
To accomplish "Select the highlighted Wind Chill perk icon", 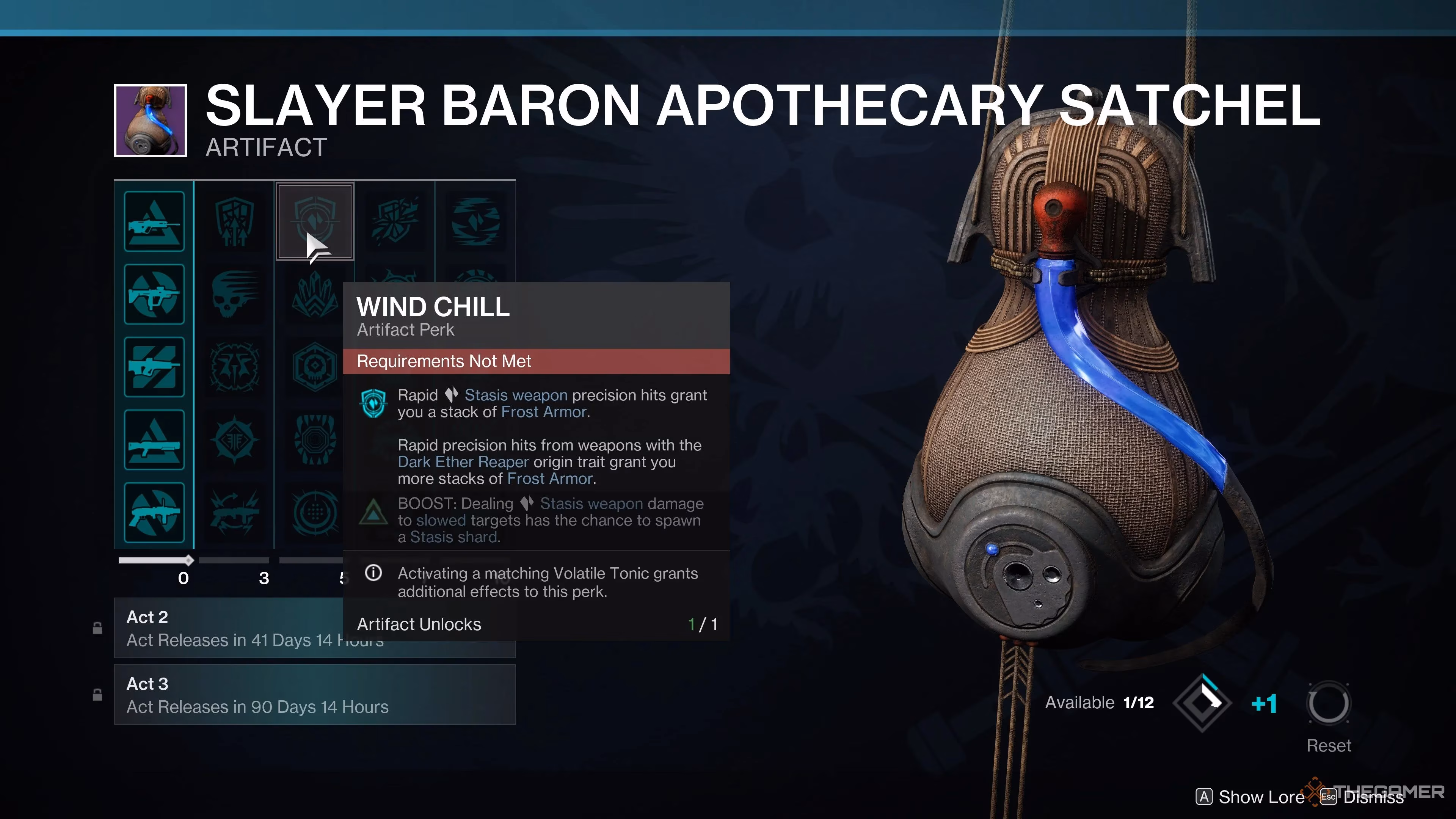I will point(314,221).
